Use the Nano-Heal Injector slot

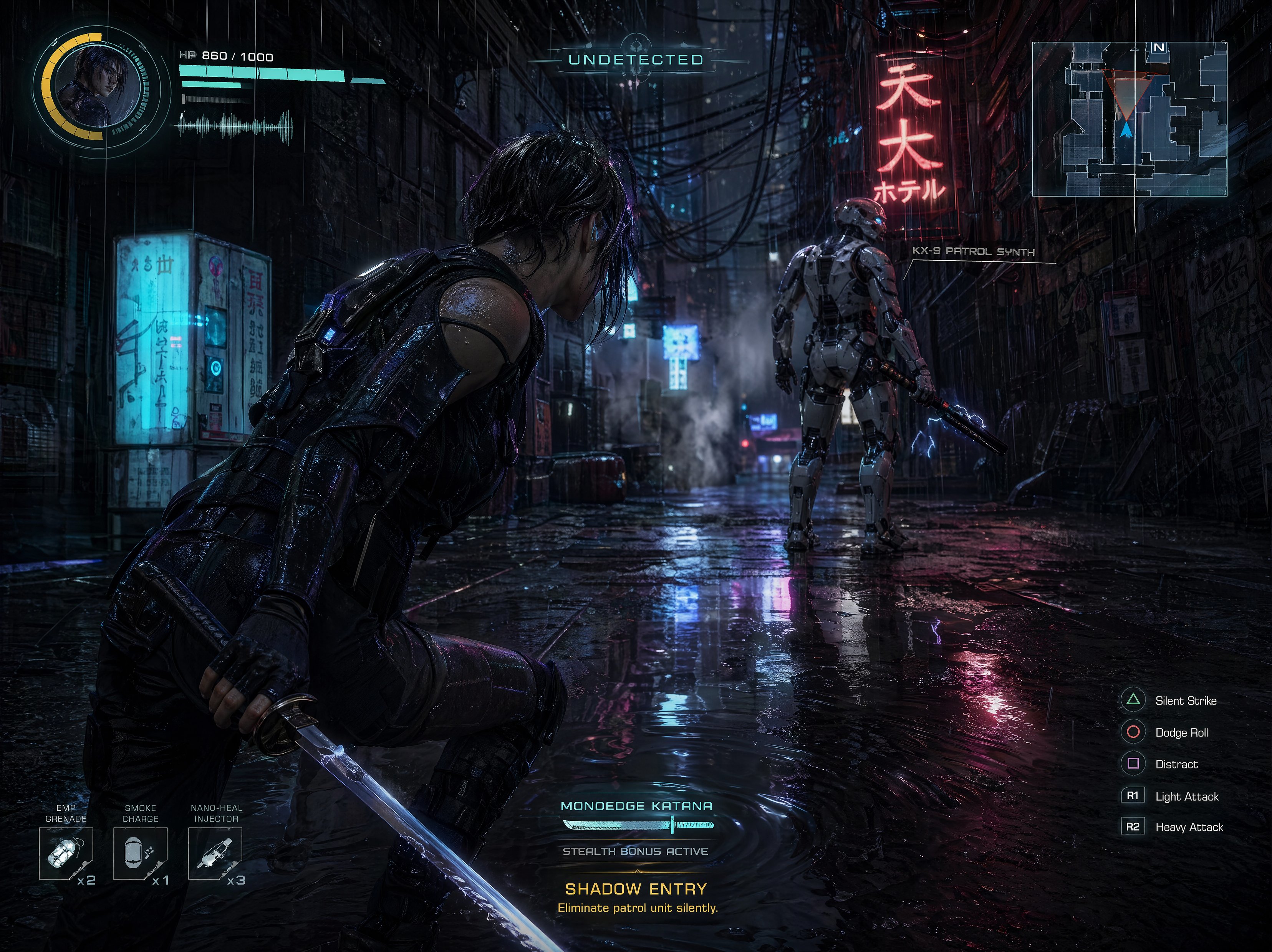coord(215,854)
